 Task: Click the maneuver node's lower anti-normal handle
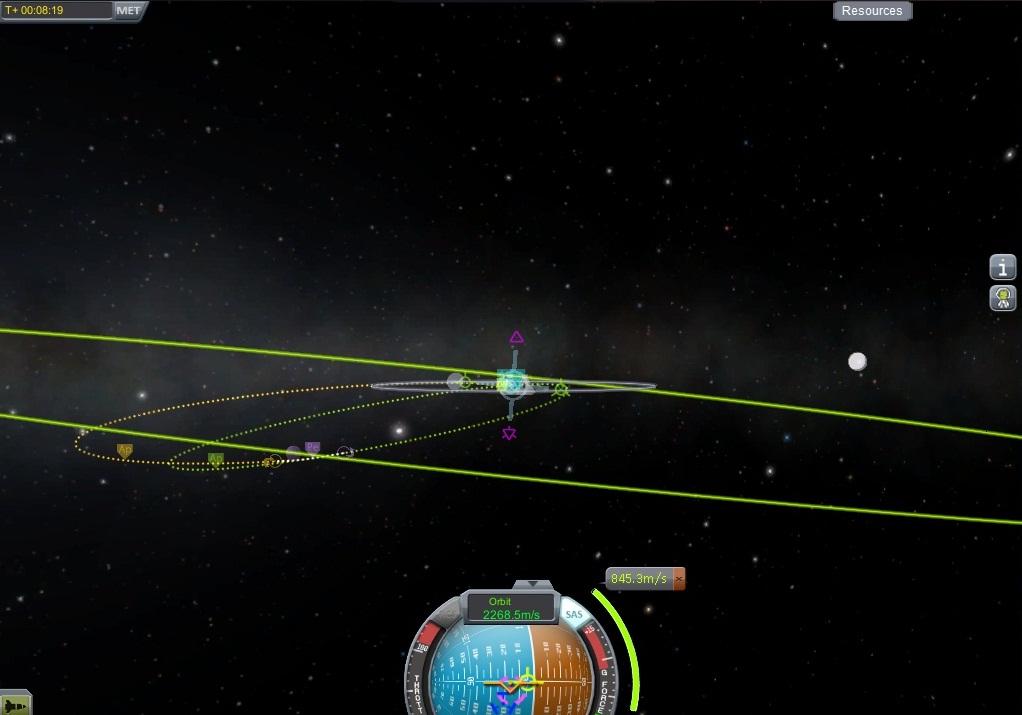(x=510, y=433)
